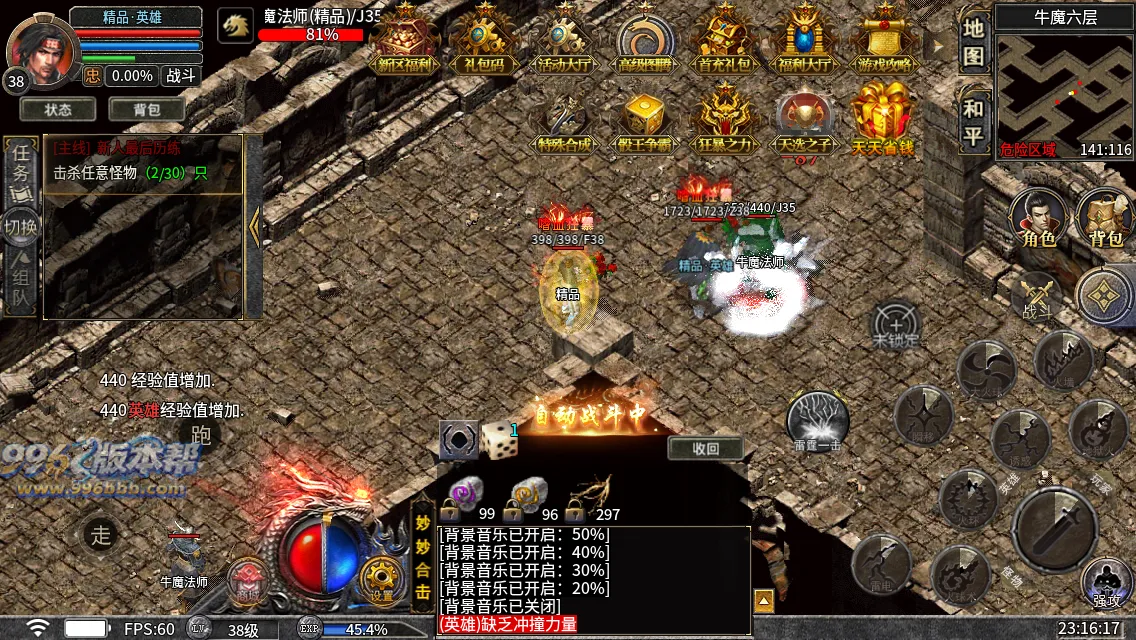Switch to the 任务 quest tab
The width and height of the screenshot is (1136, 640).
[x=21, y=166]
